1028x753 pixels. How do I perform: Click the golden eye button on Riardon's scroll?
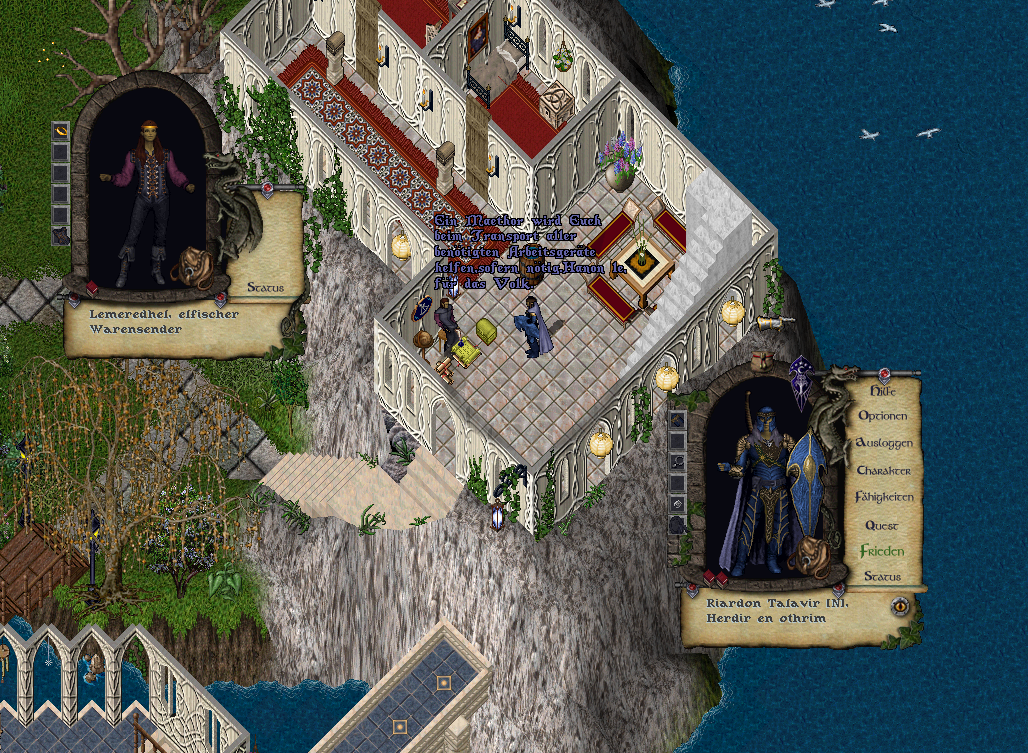[901, 606]
